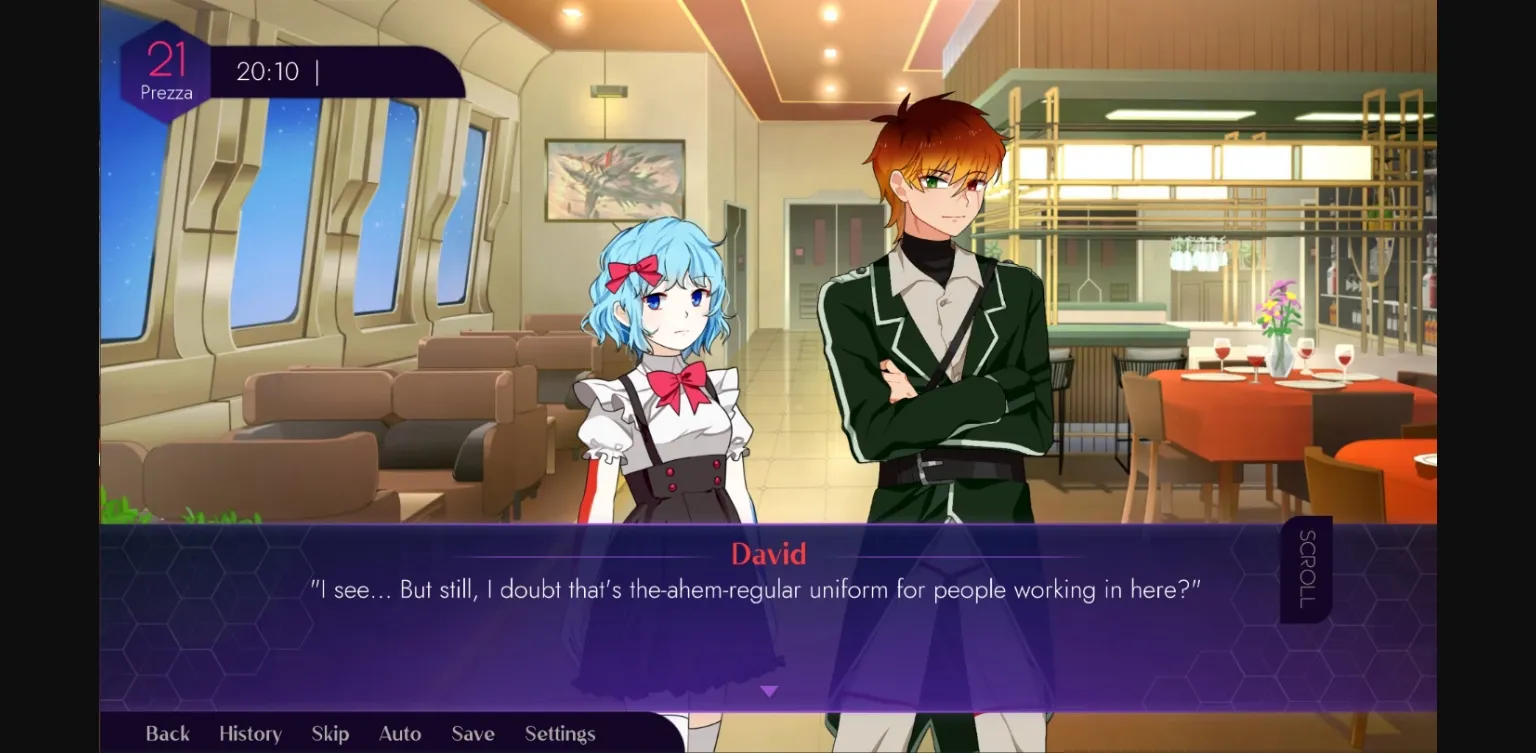The width and height of the screenshot is (1536, 753).
Task: Go Back to the previous line
Action: click(167, 733)
